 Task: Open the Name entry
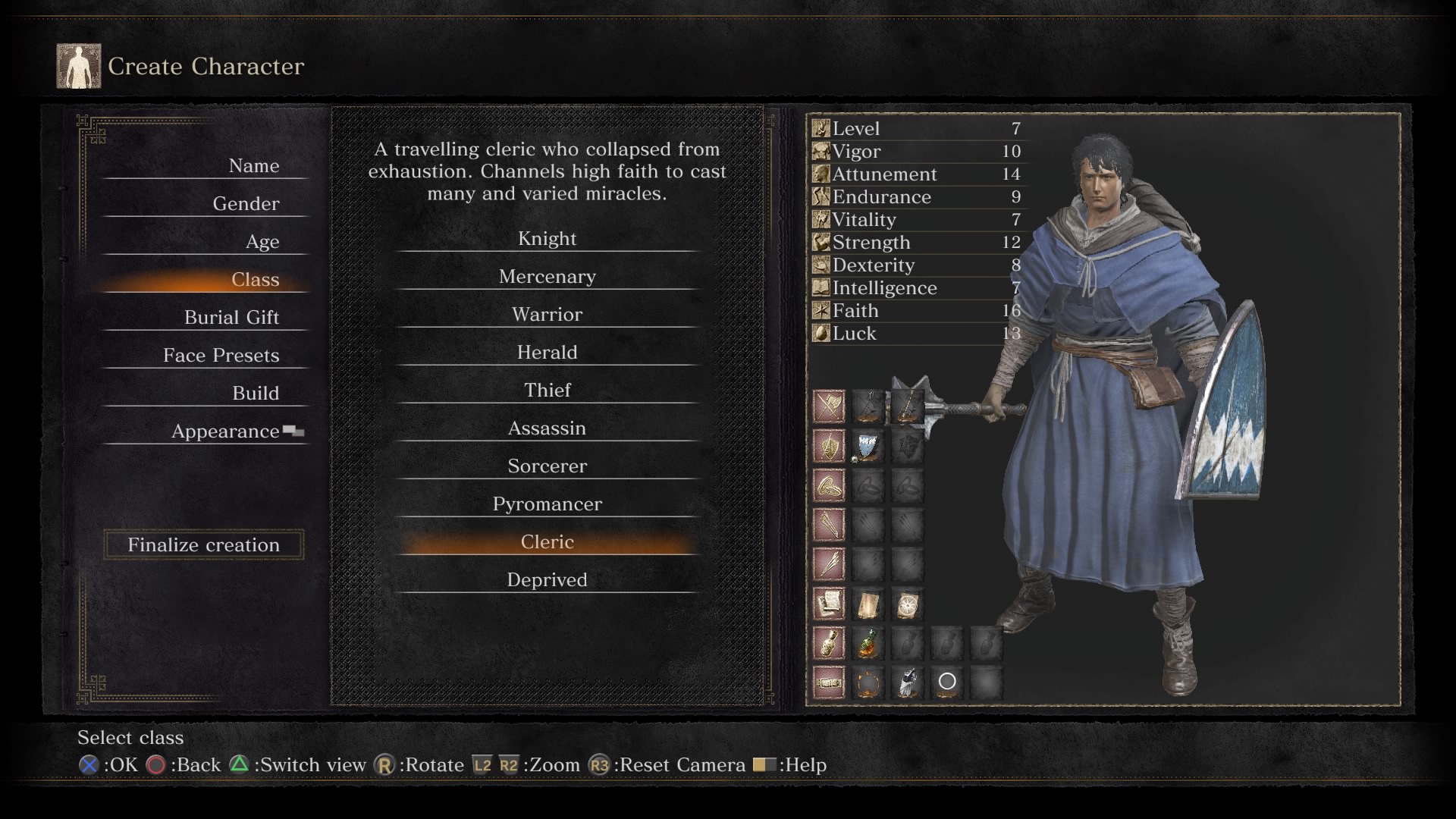coord(253,166)
